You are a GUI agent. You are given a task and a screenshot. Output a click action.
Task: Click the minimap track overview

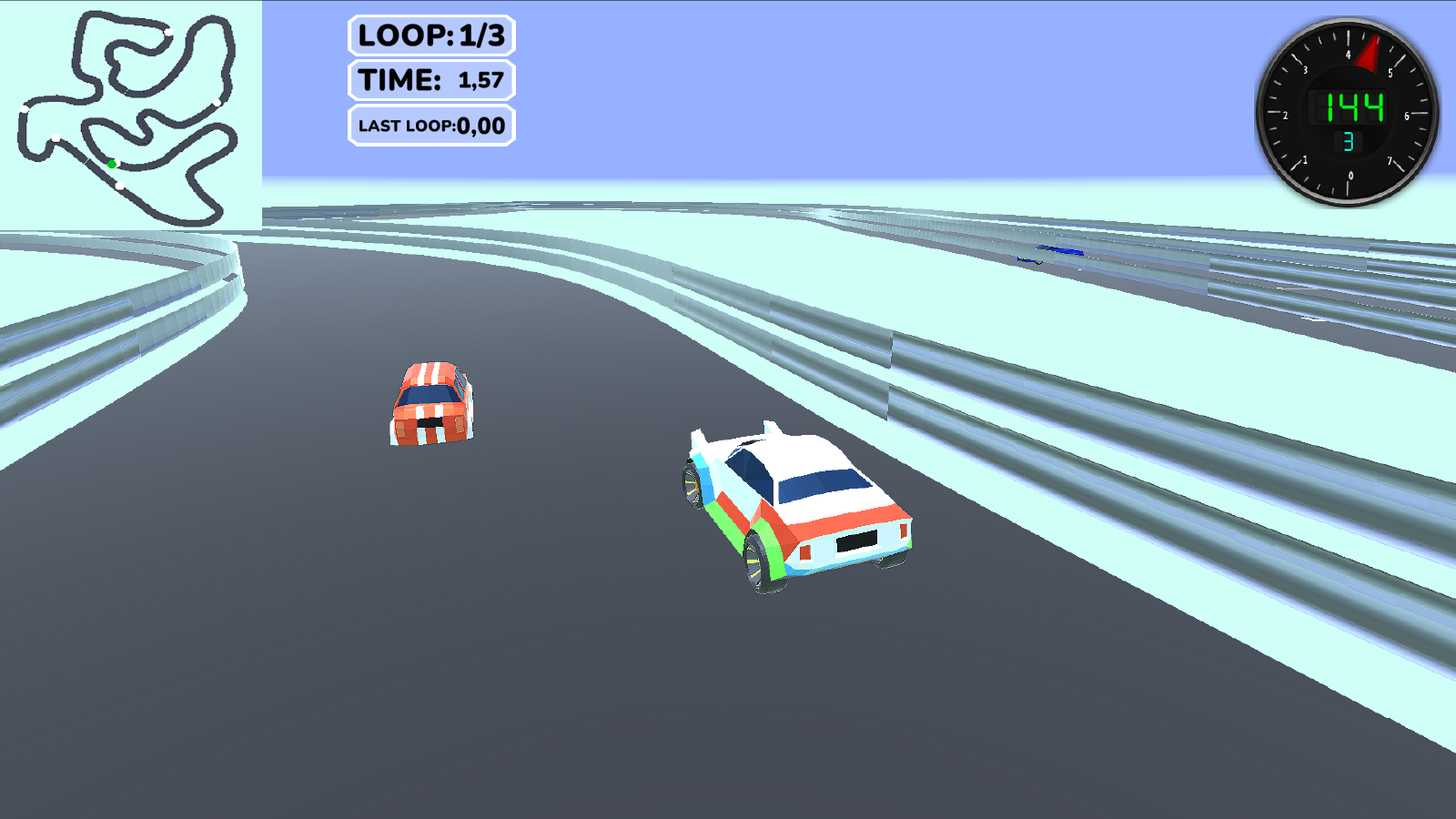127,109
